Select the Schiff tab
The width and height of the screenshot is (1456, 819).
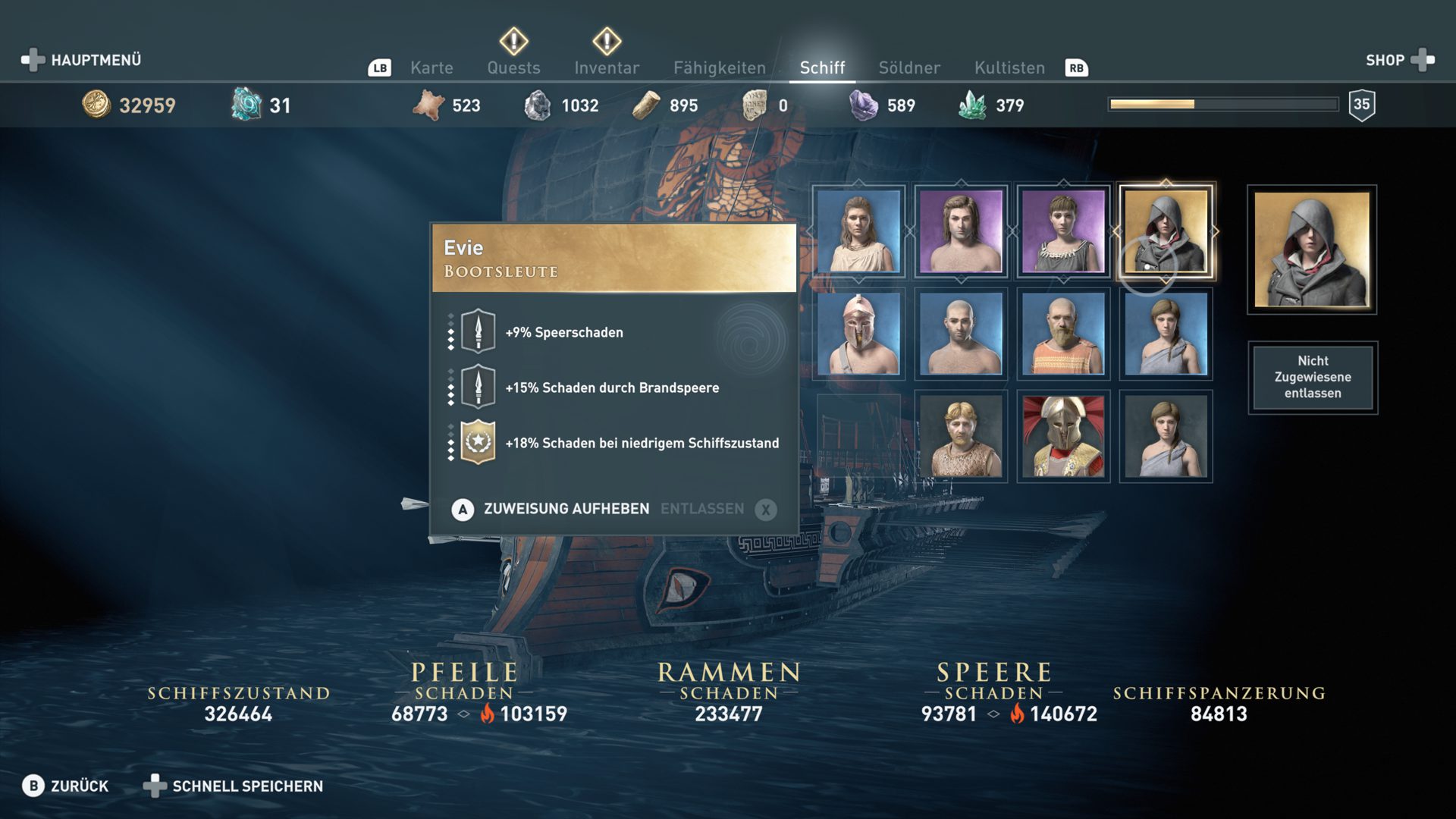tap(822, 67)
